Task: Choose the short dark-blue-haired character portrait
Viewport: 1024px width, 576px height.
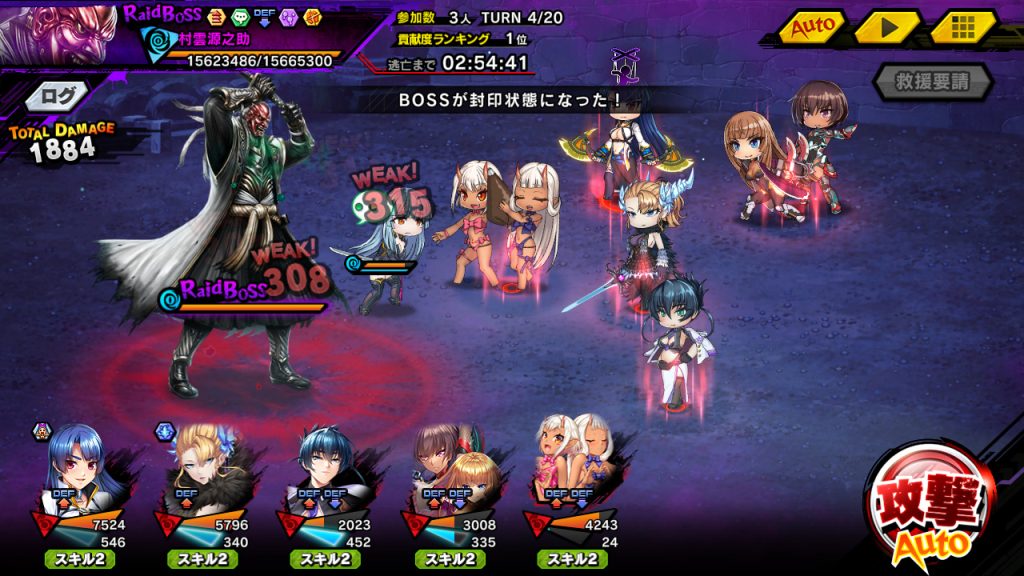Action: tap(332, 464)
